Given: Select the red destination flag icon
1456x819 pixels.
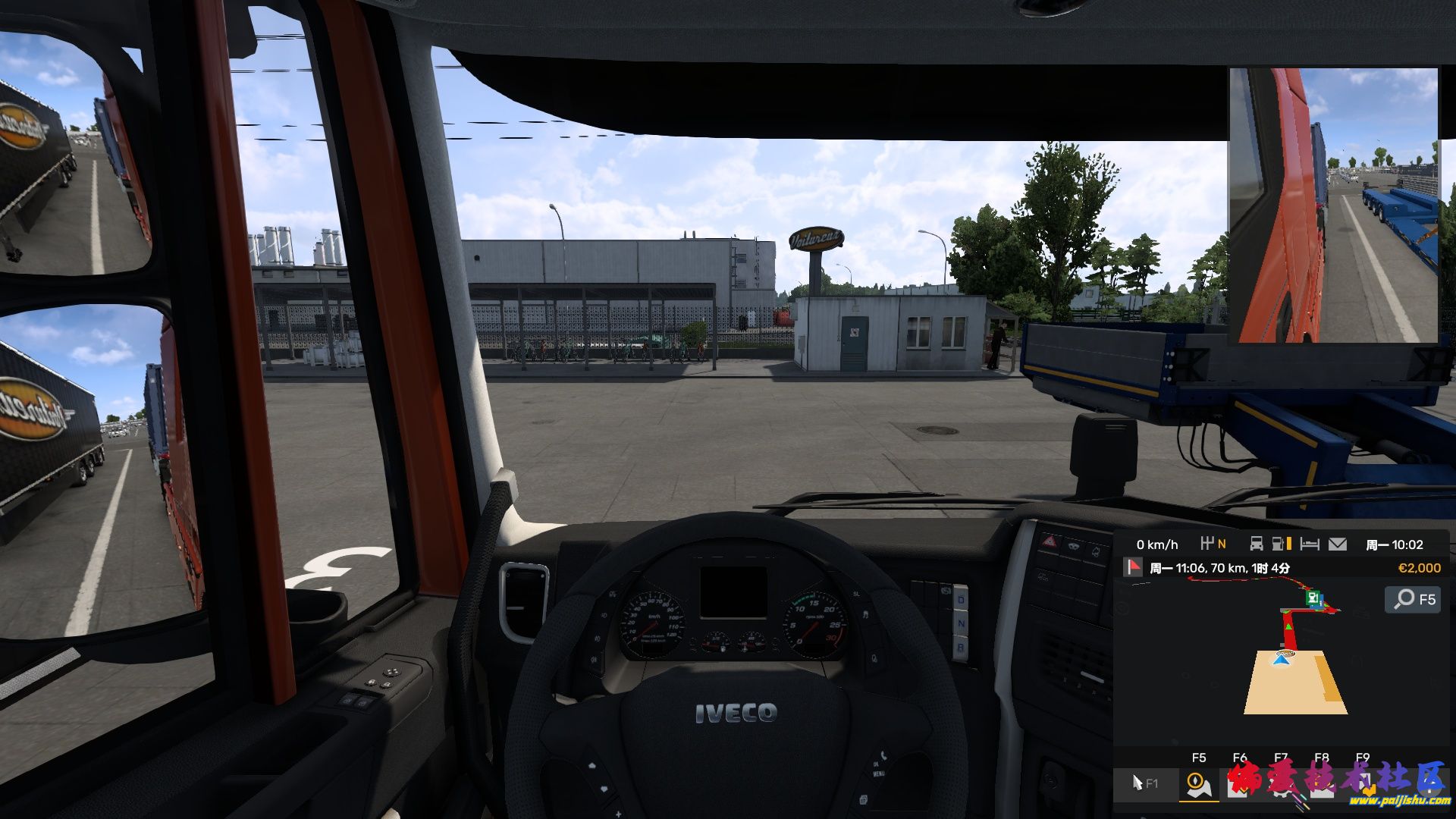Looking at the screenshot, I should 1133,567.
